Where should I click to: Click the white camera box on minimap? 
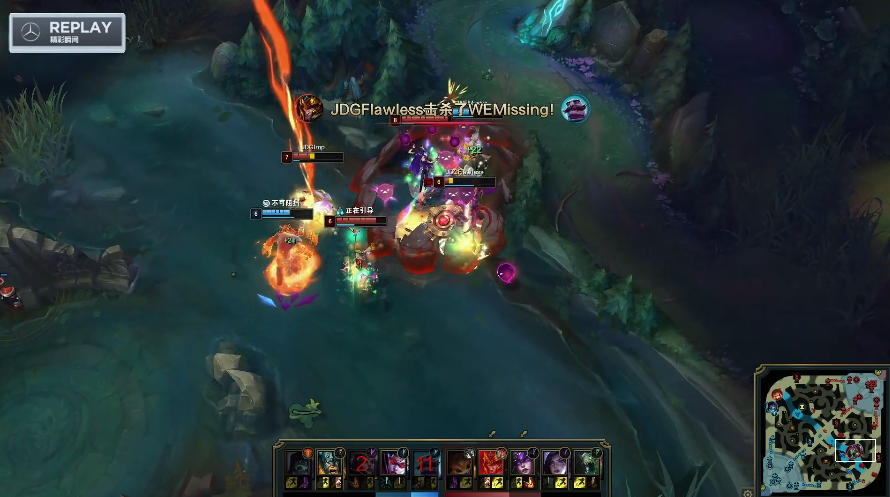tap(855, 450)
